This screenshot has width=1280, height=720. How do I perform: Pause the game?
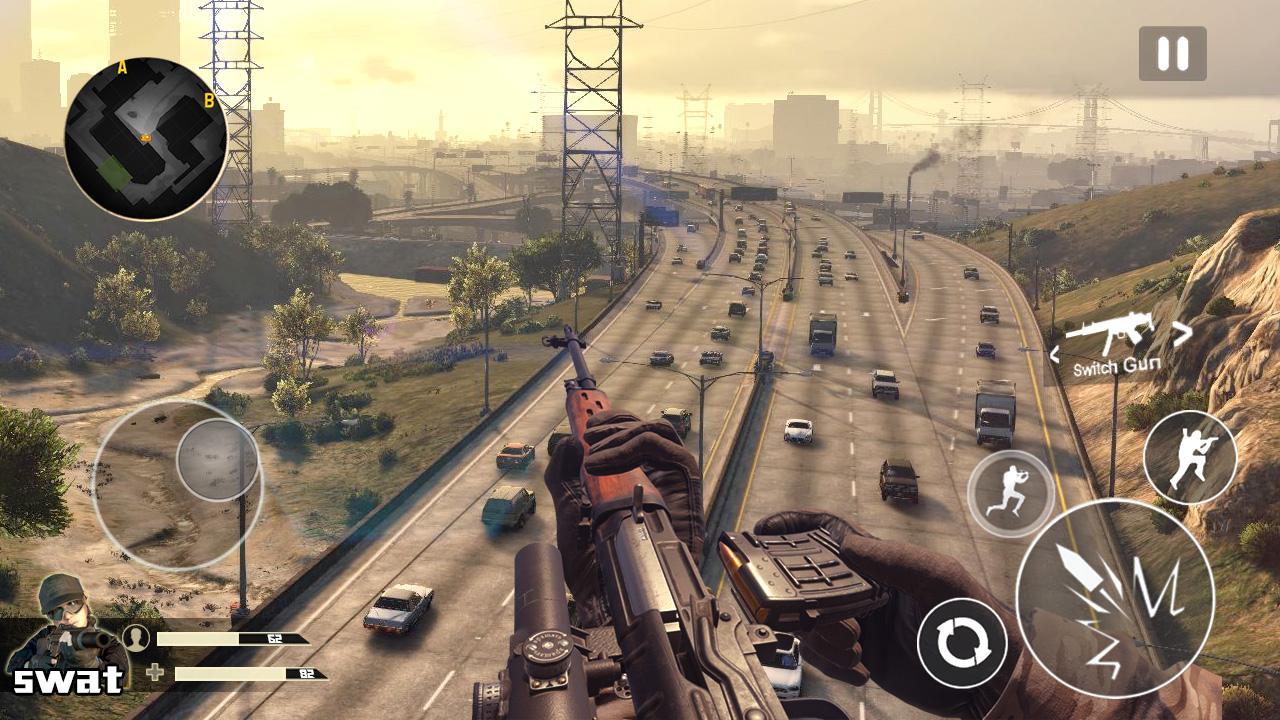1172,54
